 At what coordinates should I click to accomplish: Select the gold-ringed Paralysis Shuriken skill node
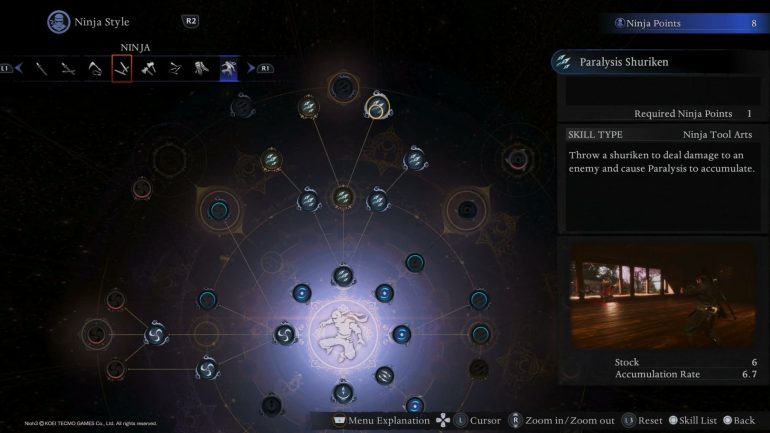click(x=376, y=106)
